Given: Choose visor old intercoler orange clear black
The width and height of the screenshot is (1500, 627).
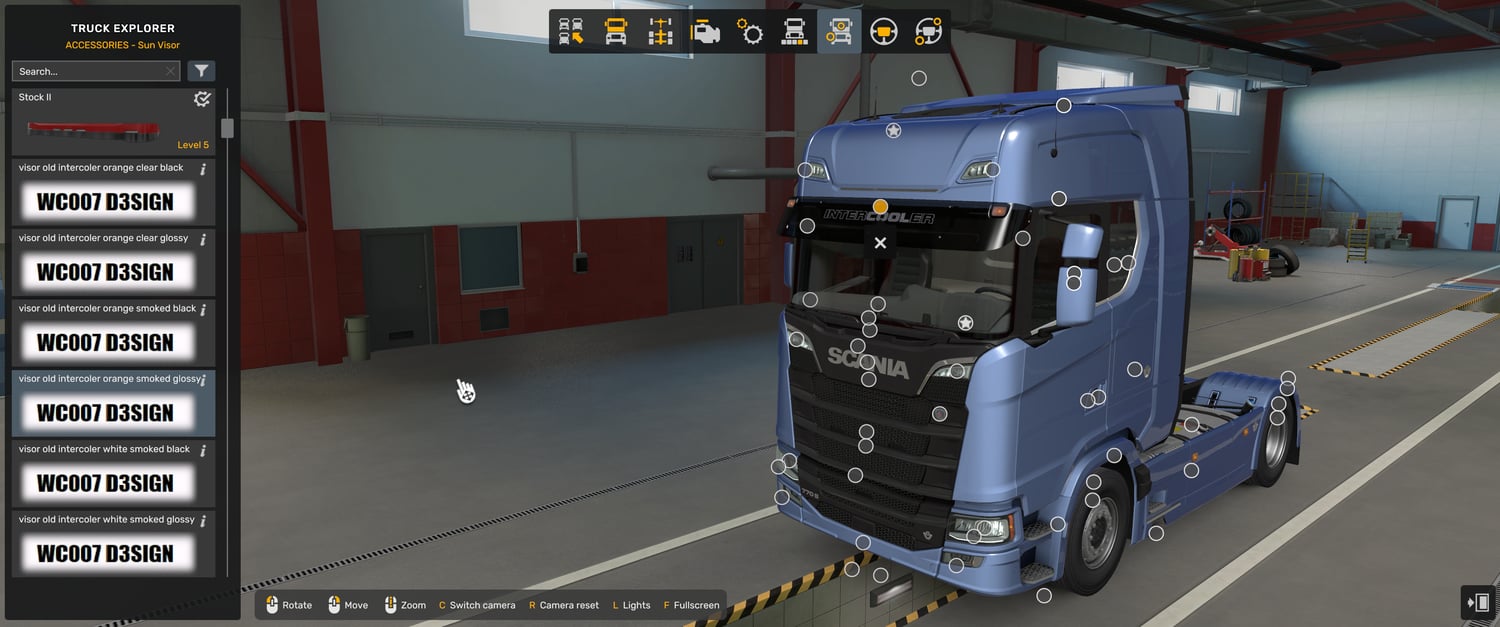Looking at the screenshot, I should (113, 192).
